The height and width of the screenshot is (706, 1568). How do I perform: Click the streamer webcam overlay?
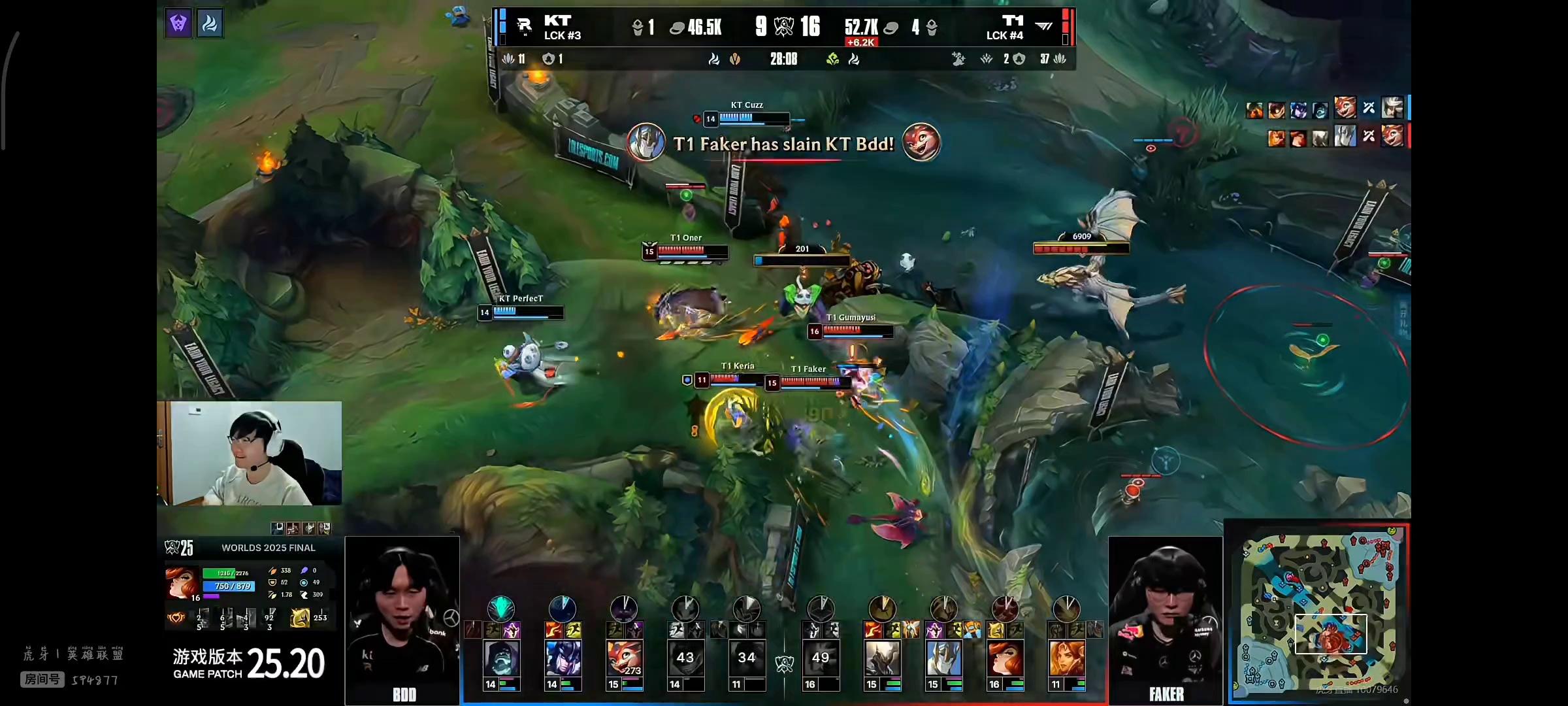point(250,453)
